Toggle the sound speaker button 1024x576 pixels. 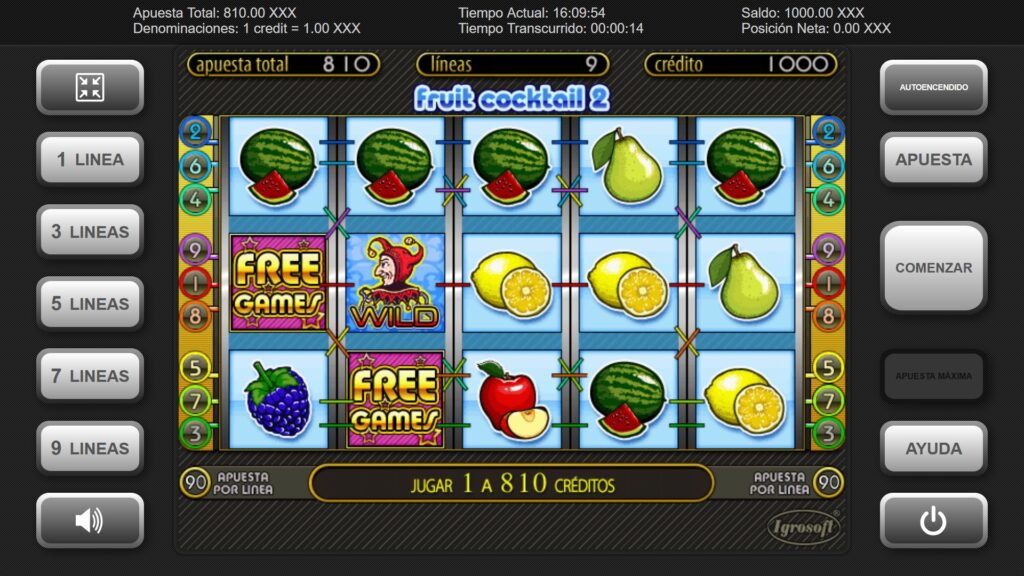[90, 520]
